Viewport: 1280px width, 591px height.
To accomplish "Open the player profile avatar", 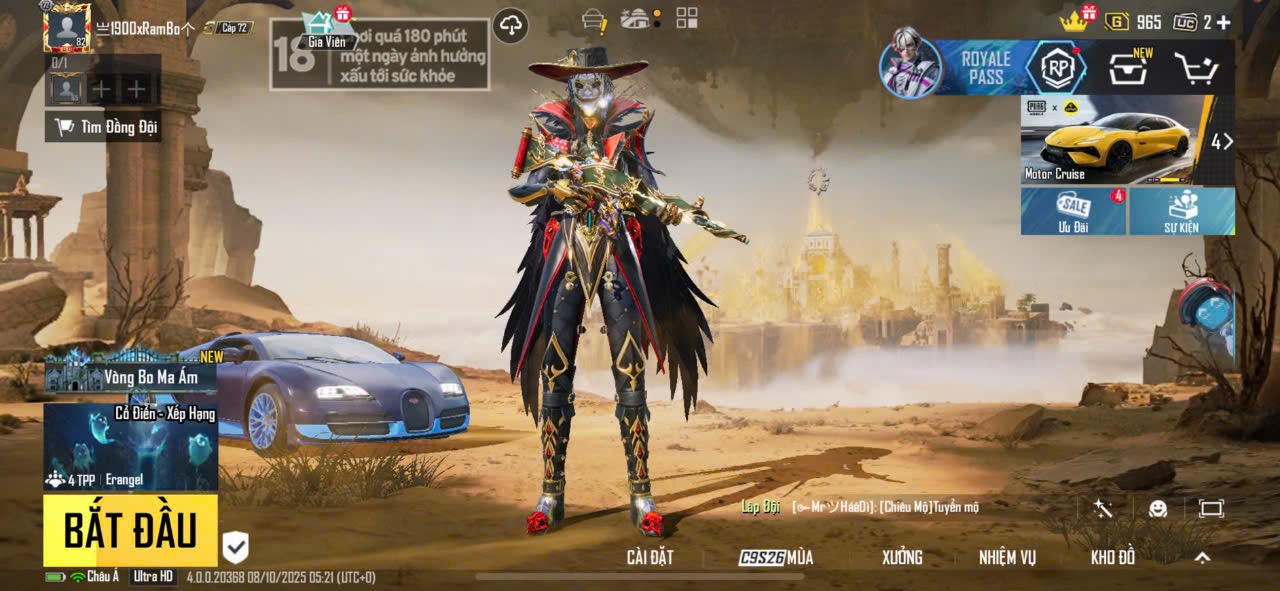I will coord(67,28).
